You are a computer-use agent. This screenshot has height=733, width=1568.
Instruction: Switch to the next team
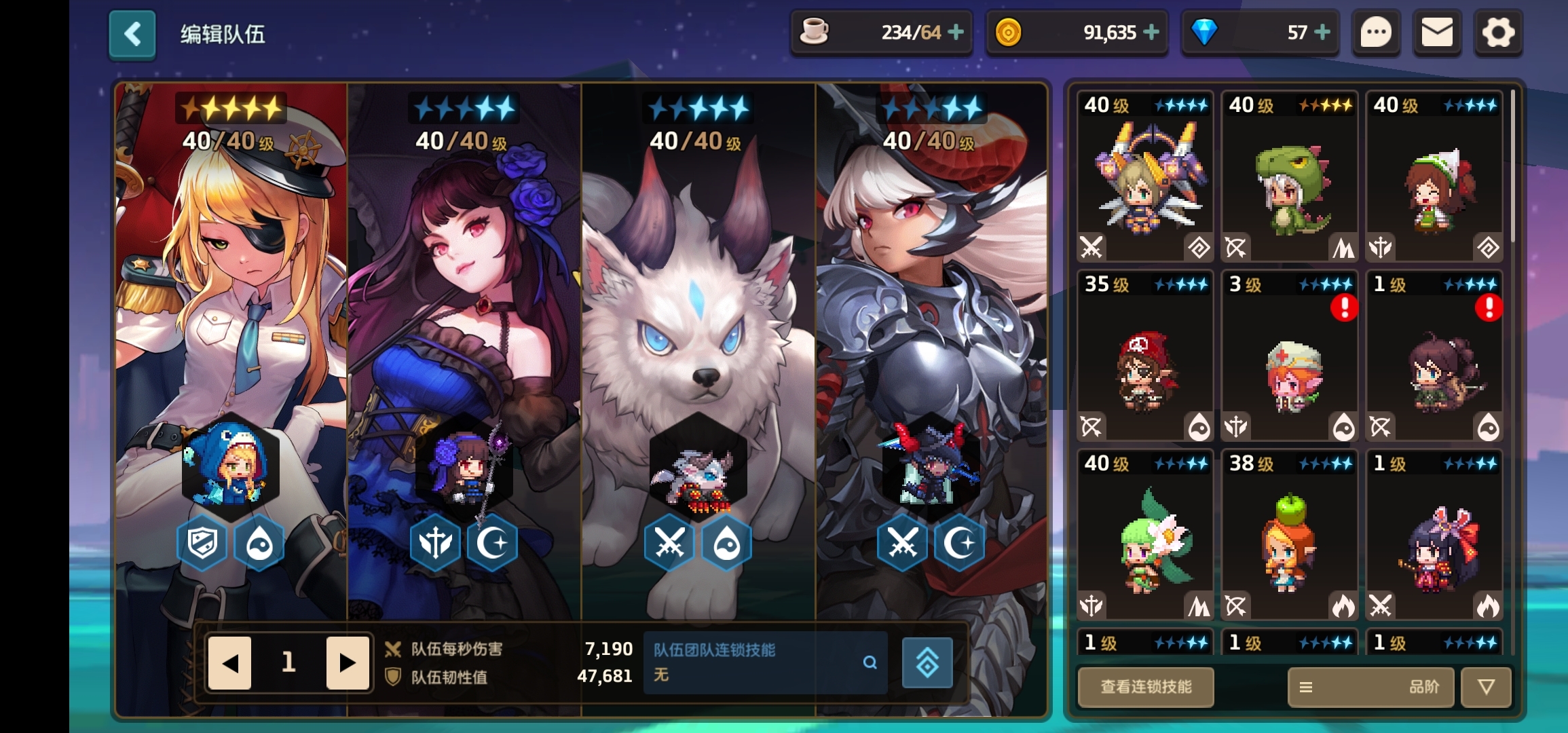tap(347, 662)
